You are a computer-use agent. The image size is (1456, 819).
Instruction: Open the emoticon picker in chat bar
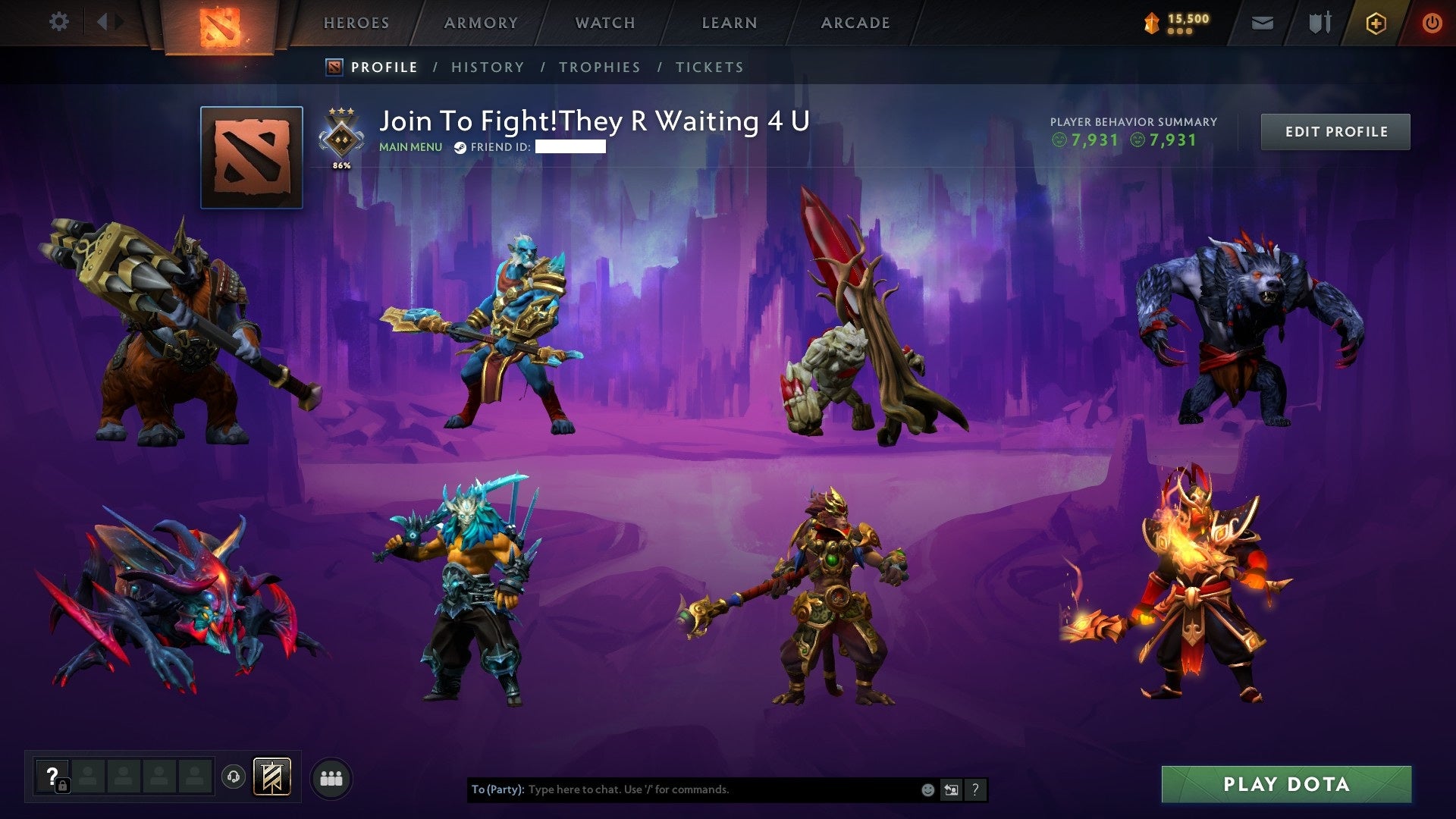pyautogui.click(x=927, y=789)
